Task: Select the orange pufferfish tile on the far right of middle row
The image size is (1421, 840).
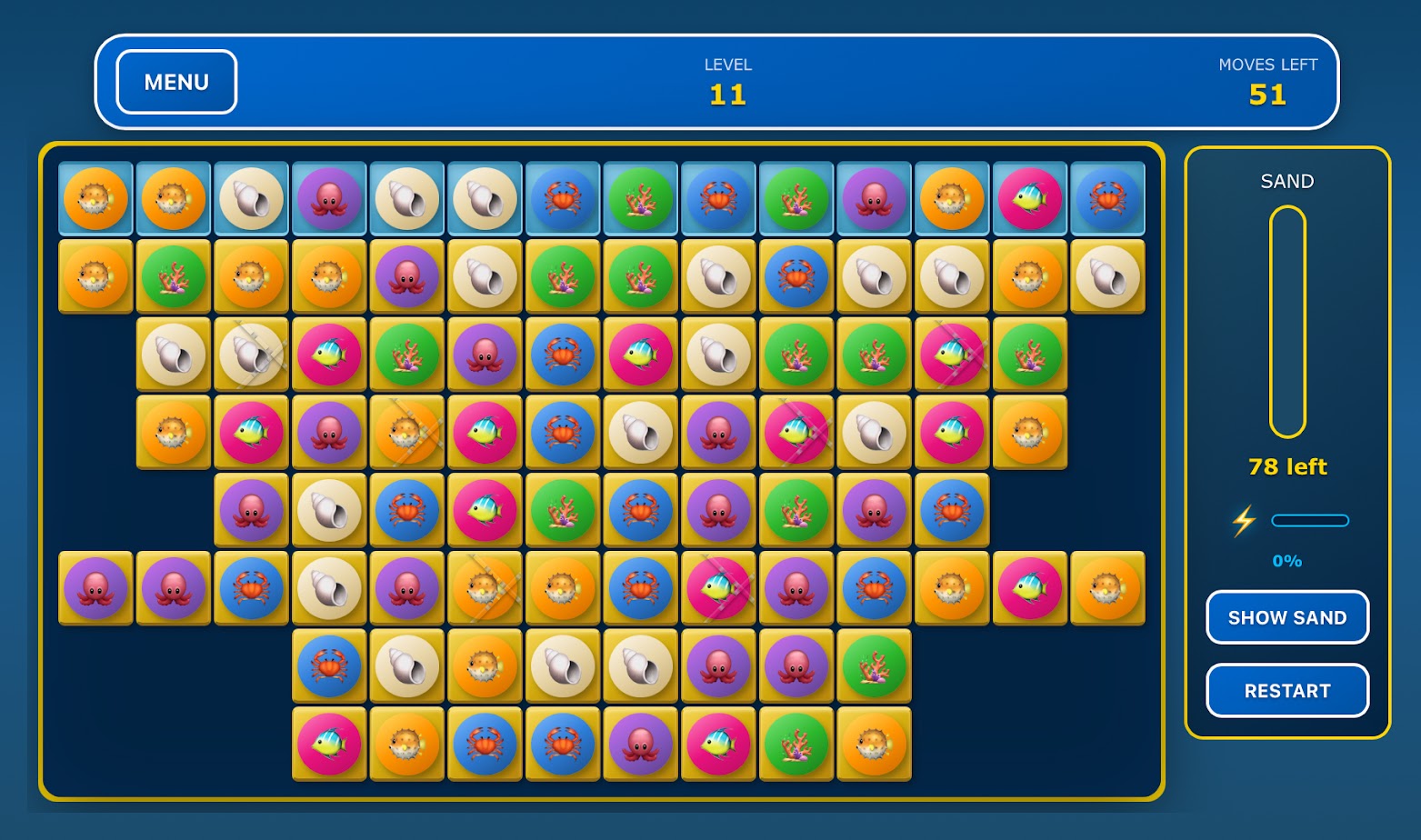Action: [x=1030, y=432]
